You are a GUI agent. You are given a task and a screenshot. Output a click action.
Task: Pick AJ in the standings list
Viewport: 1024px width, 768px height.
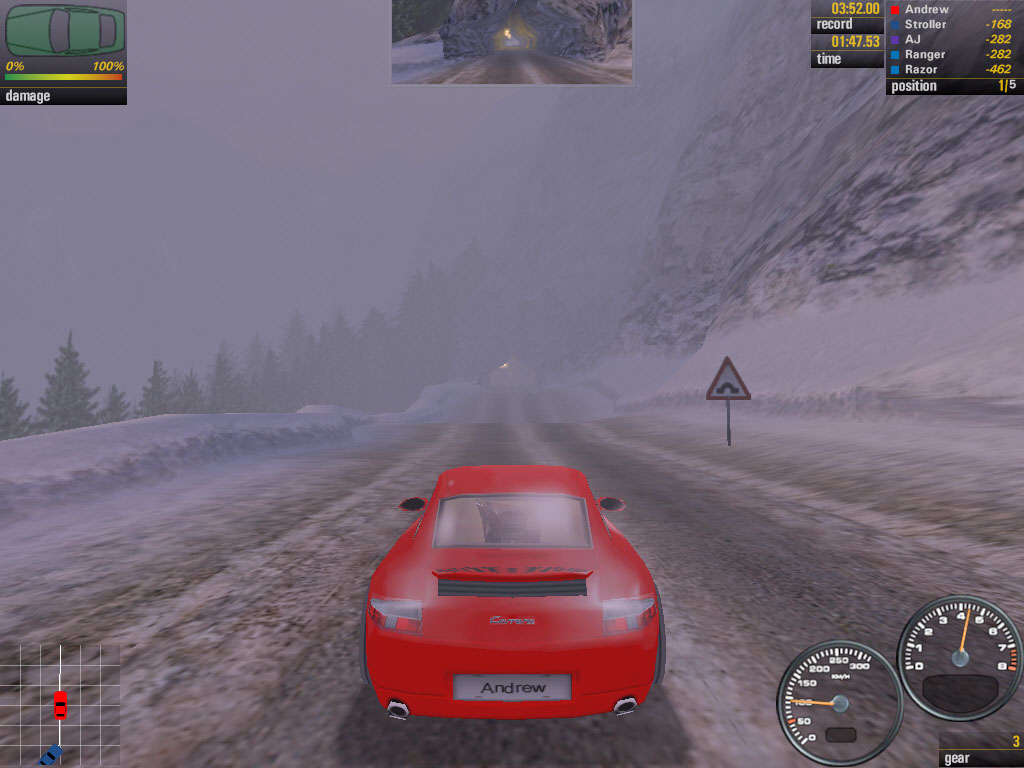tap(912, 39)
